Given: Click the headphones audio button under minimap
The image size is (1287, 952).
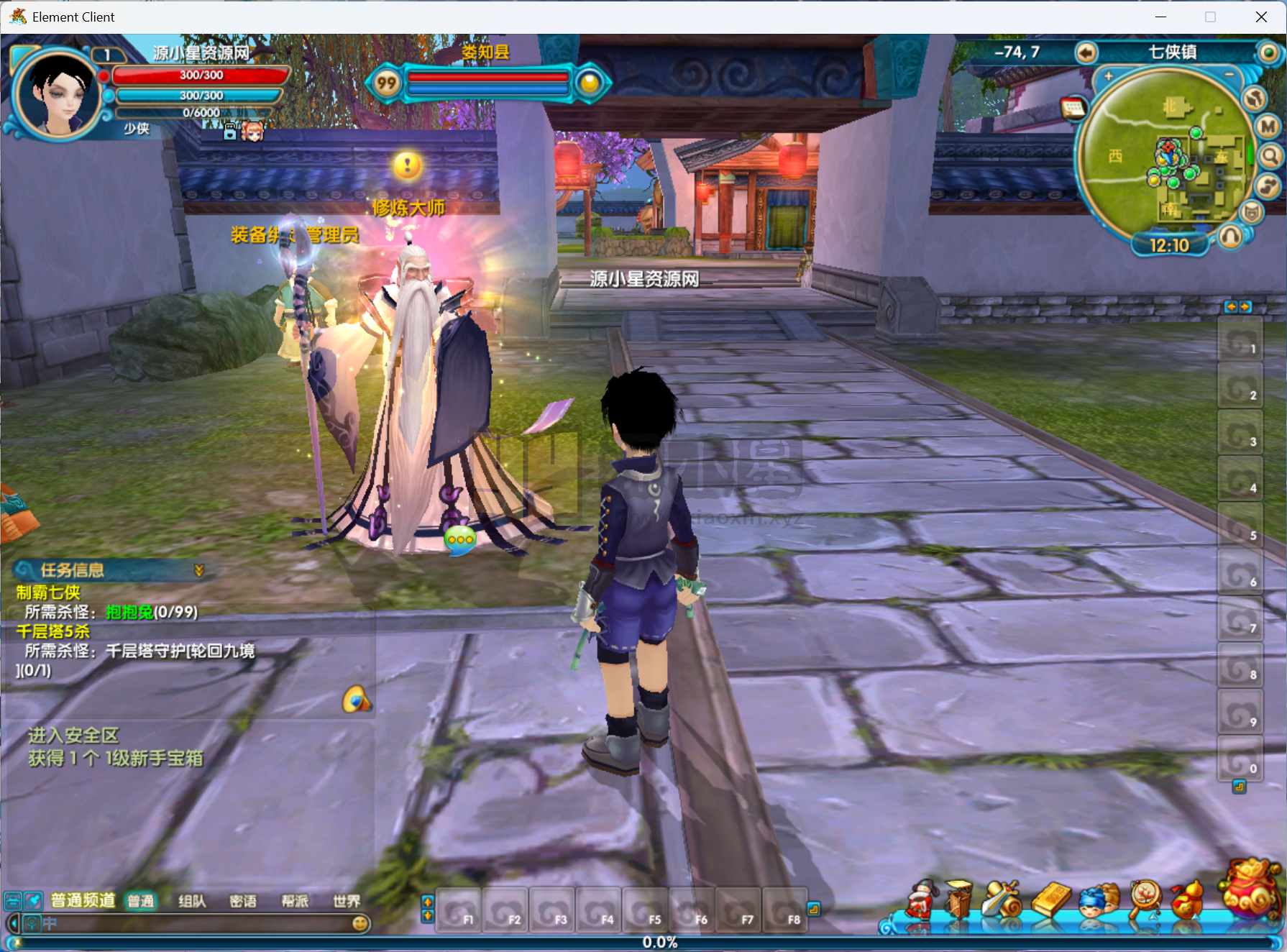Looking at the screenshot, I should point(1230,236).
